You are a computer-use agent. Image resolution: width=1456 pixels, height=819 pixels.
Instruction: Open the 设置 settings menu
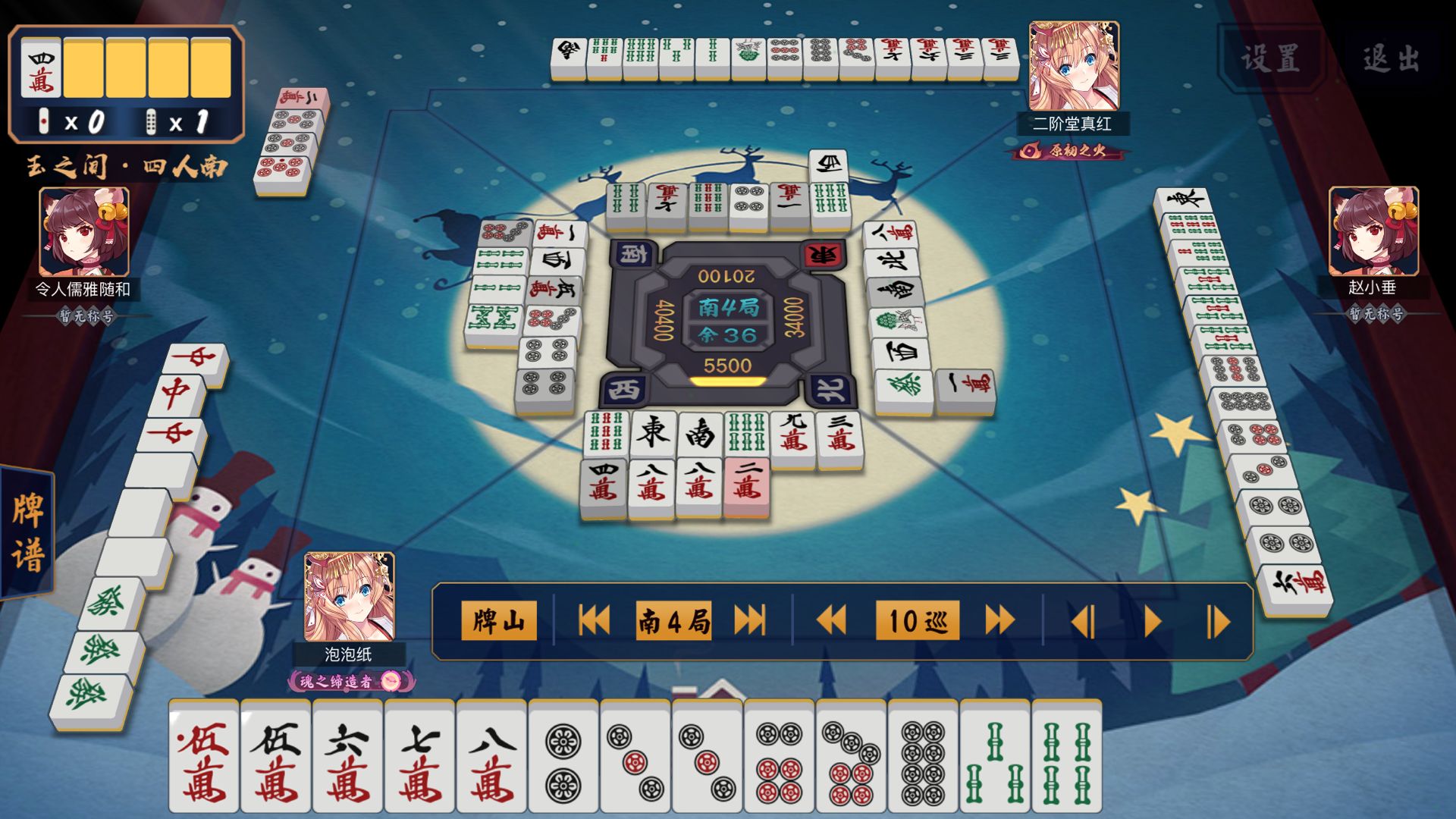click(1271, 58)
